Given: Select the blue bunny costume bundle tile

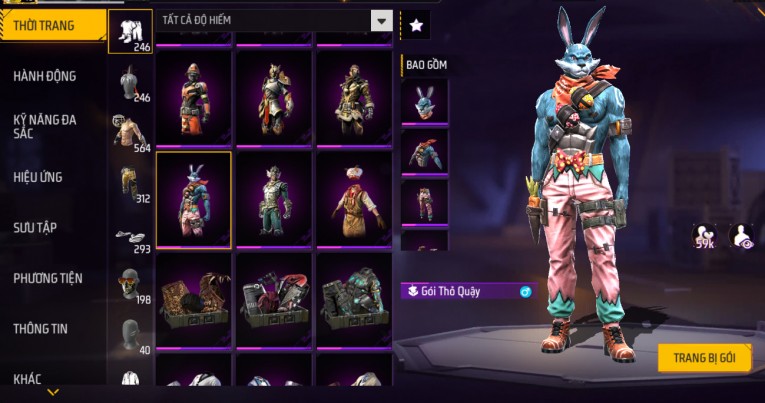Looking at the screenshot, I should coord(194,199).
